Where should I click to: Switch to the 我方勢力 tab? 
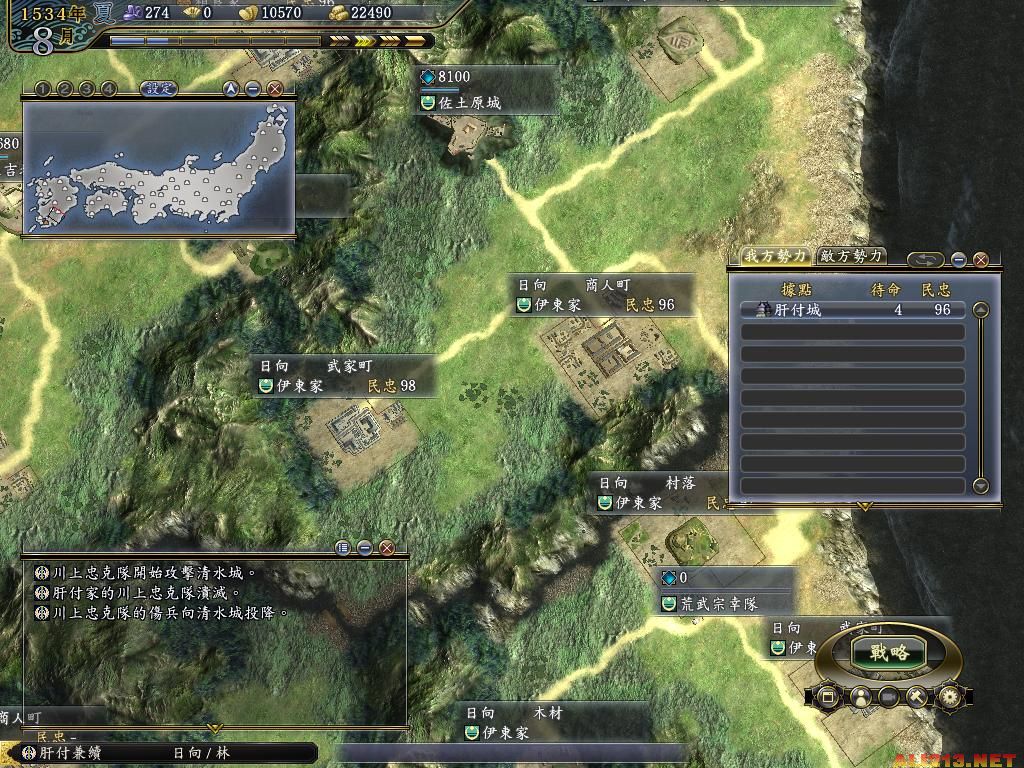click(x=775, y=257)
